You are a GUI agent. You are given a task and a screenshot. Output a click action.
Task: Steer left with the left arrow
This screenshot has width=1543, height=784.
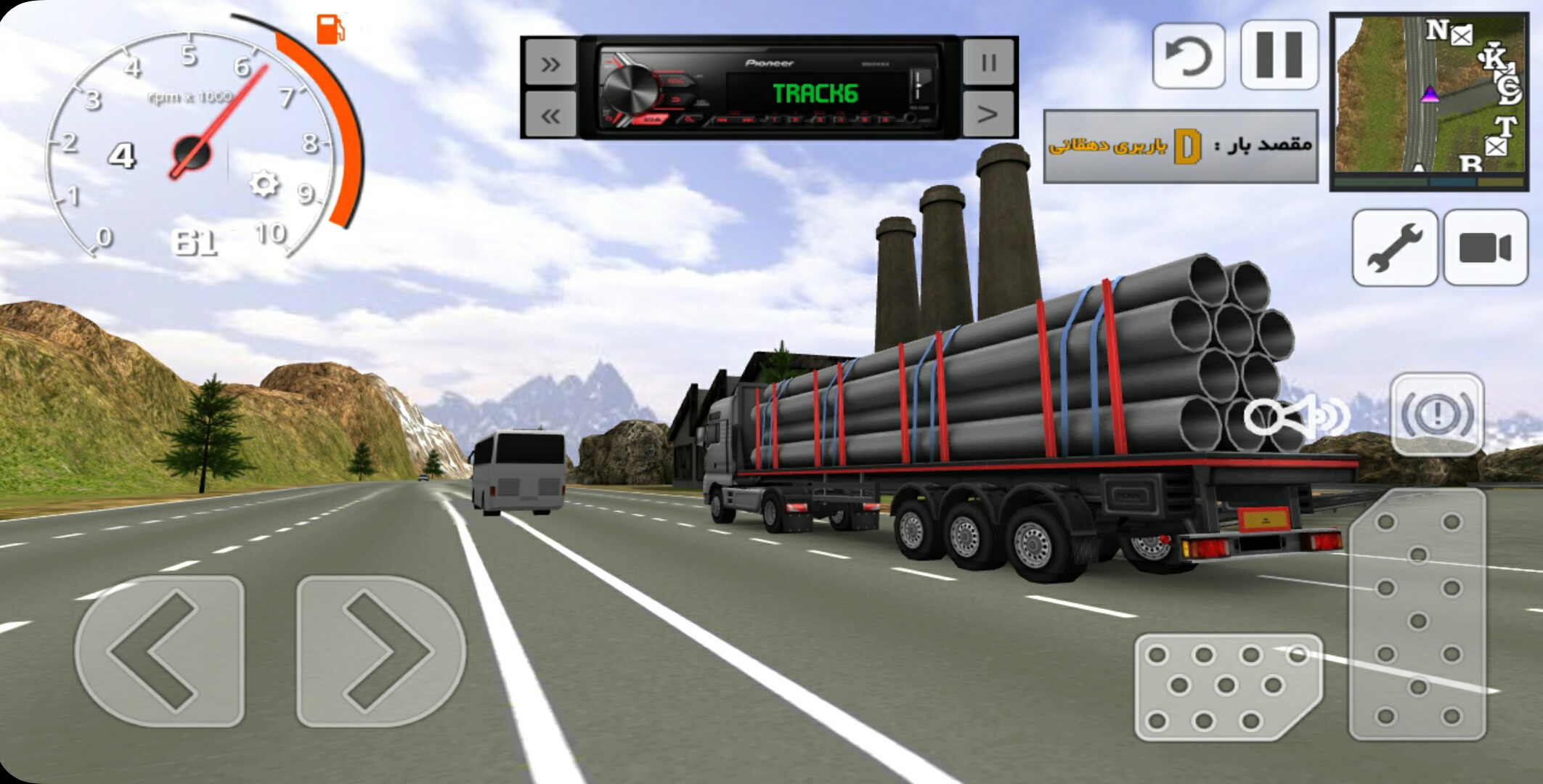coord(159,651)
